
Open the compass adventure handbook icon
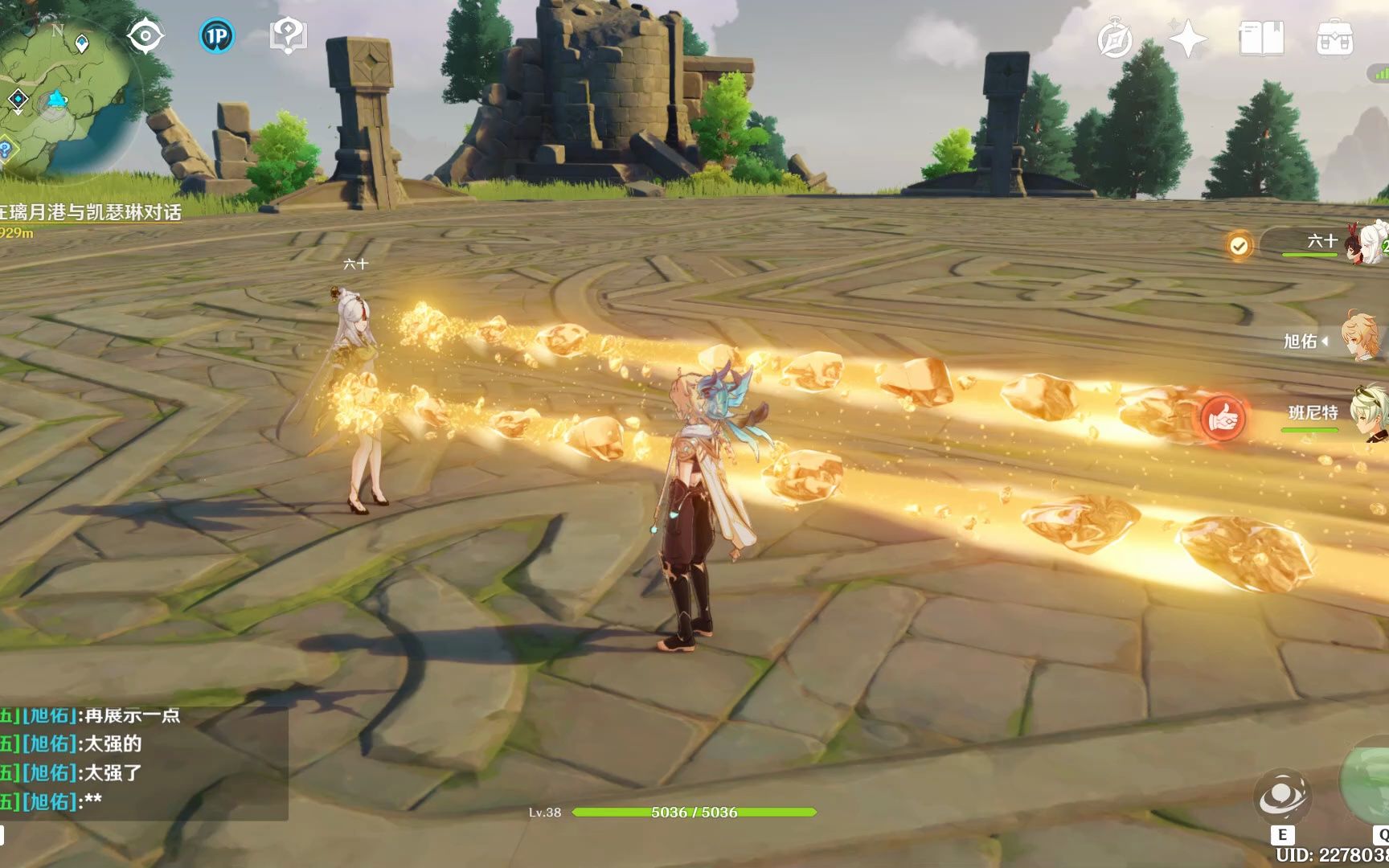click(1115, 39)
